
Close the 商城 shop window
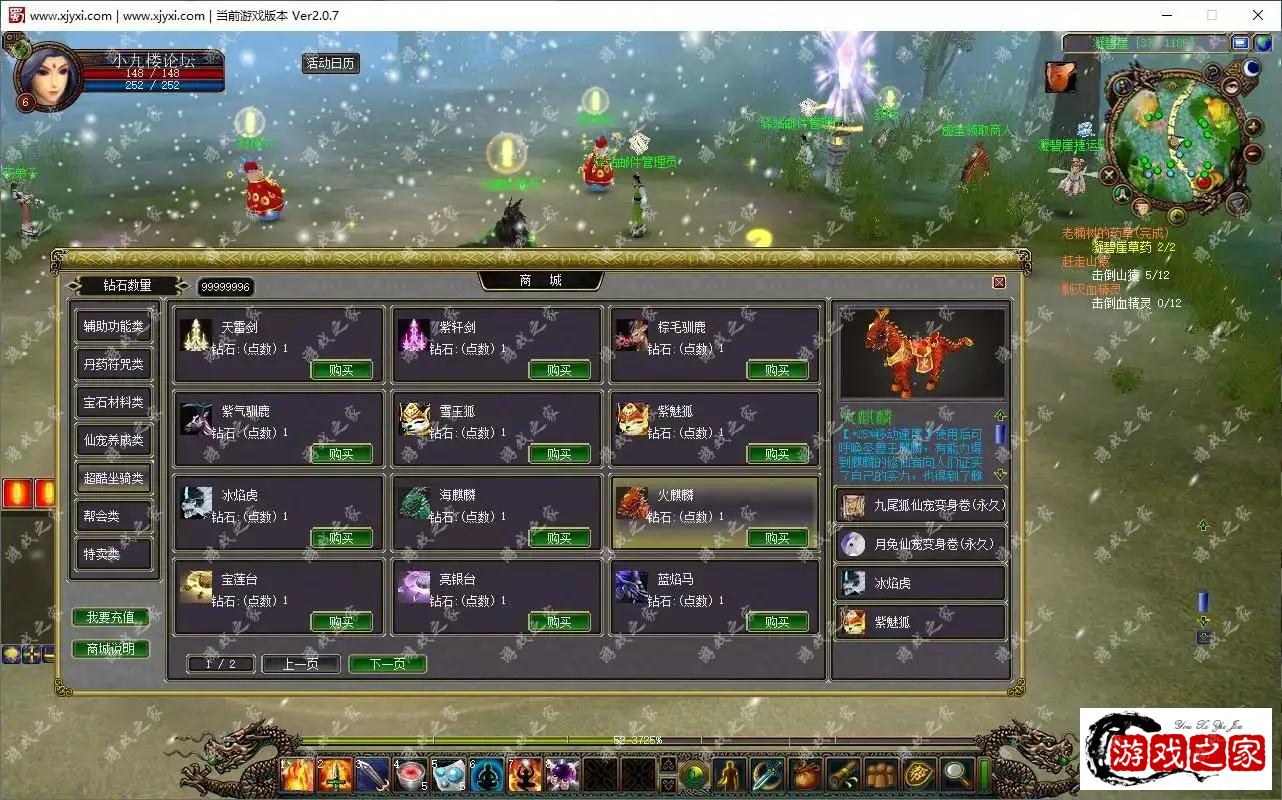(x=998, y=282)
